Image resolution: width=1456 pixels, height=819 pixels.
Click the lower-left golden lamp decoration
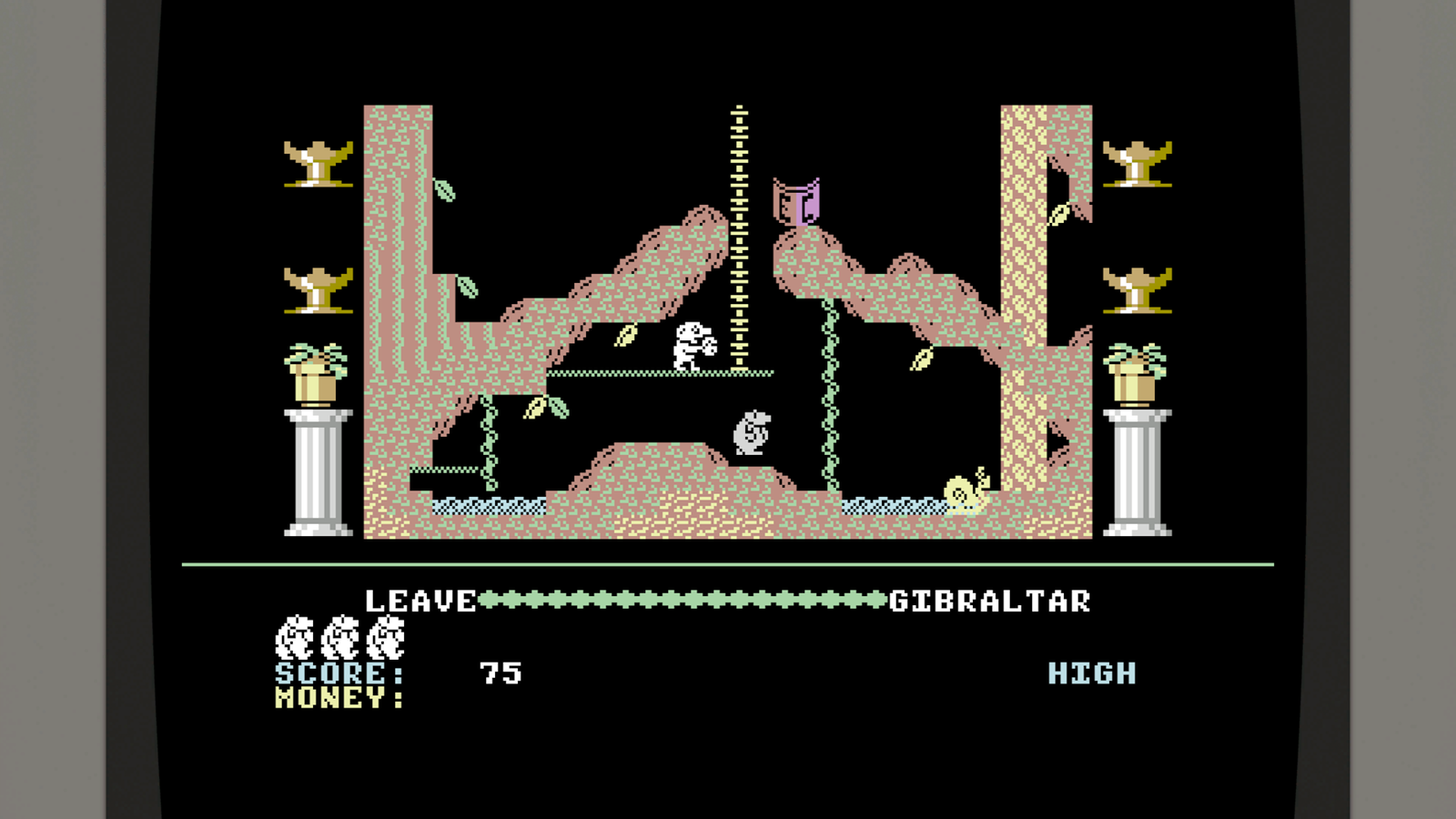(x=318, y=289)
